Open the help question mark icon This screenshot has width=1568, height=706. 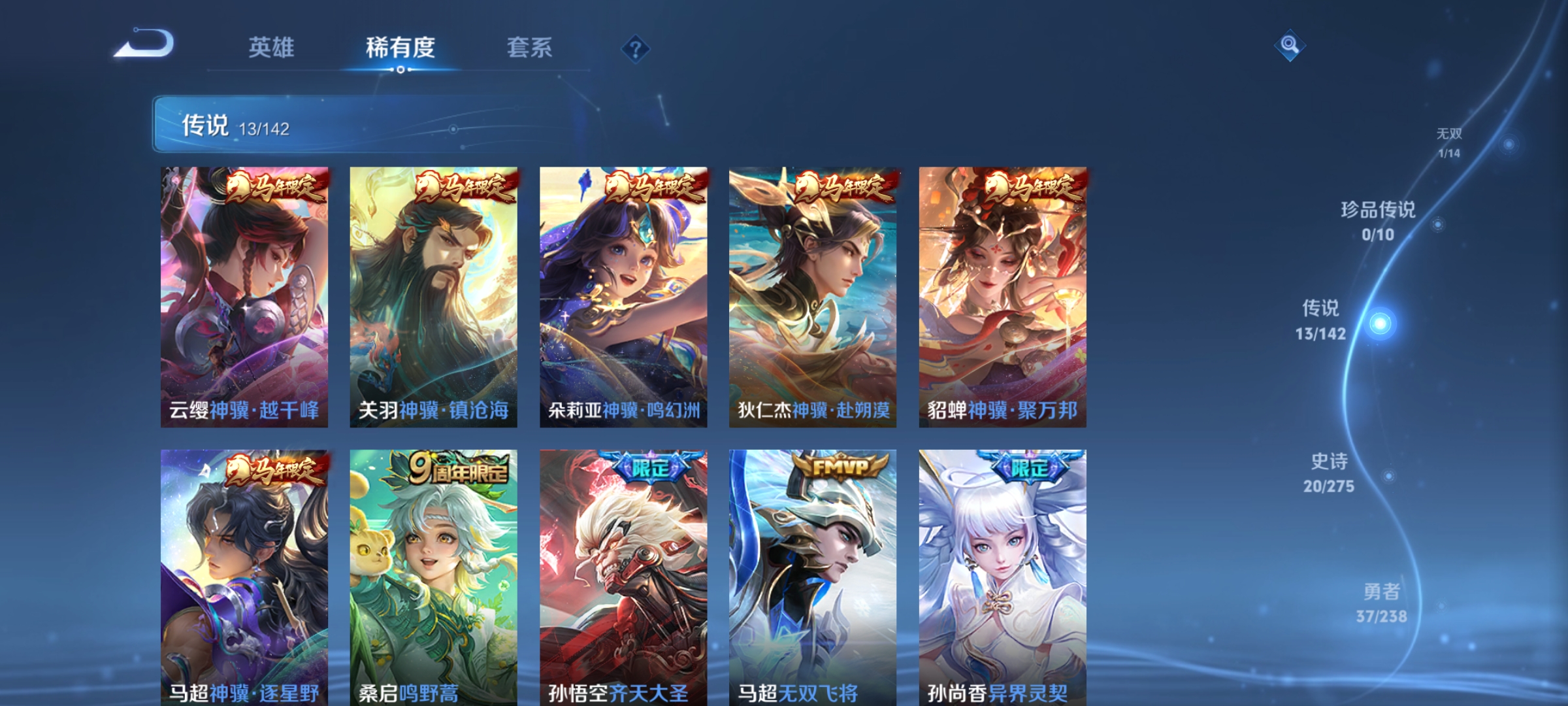point(635,48)
